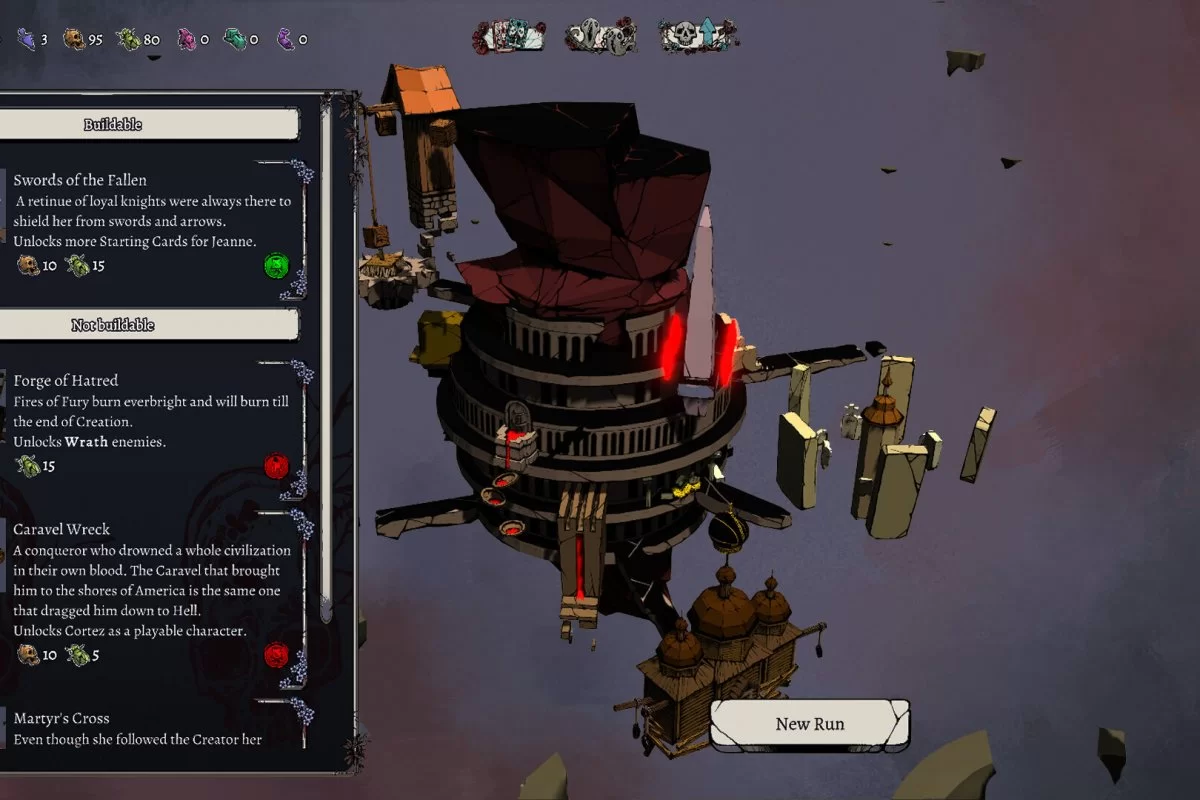
Task: Collapse the Not buildable section header
Action: pyautogui.click(x=148, y=325)
